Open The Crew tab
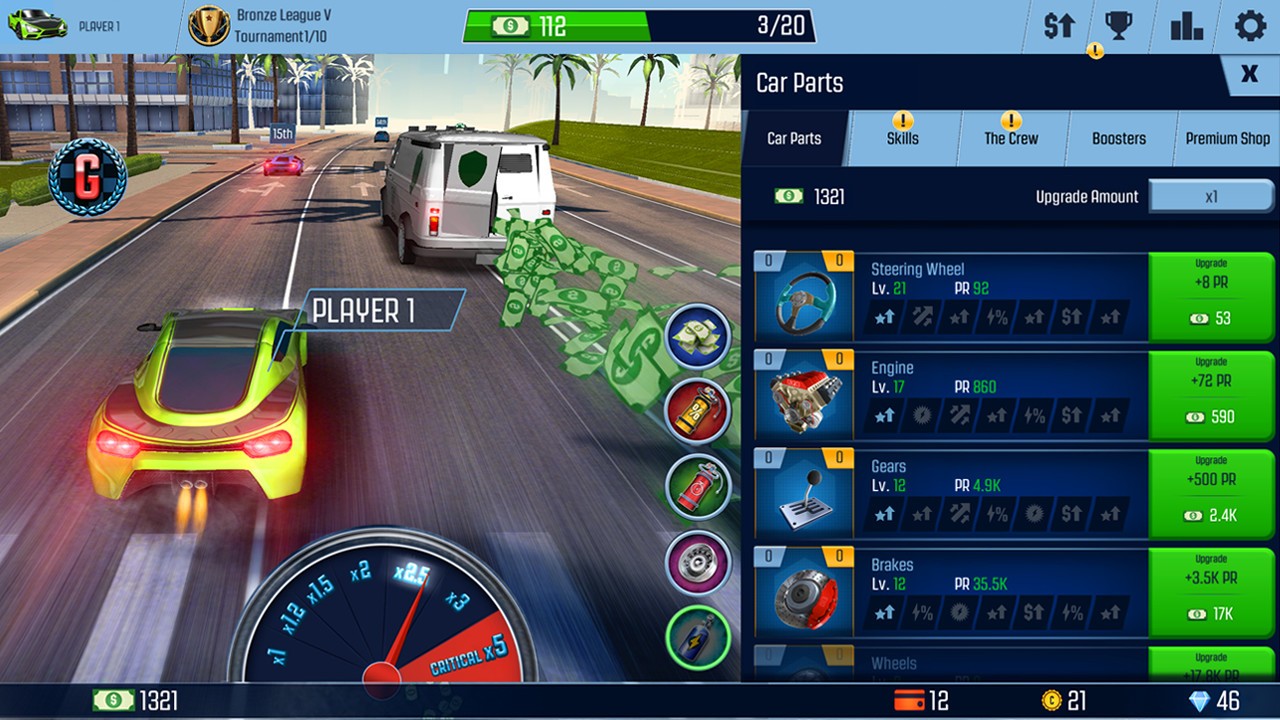 pos(1010,138)
